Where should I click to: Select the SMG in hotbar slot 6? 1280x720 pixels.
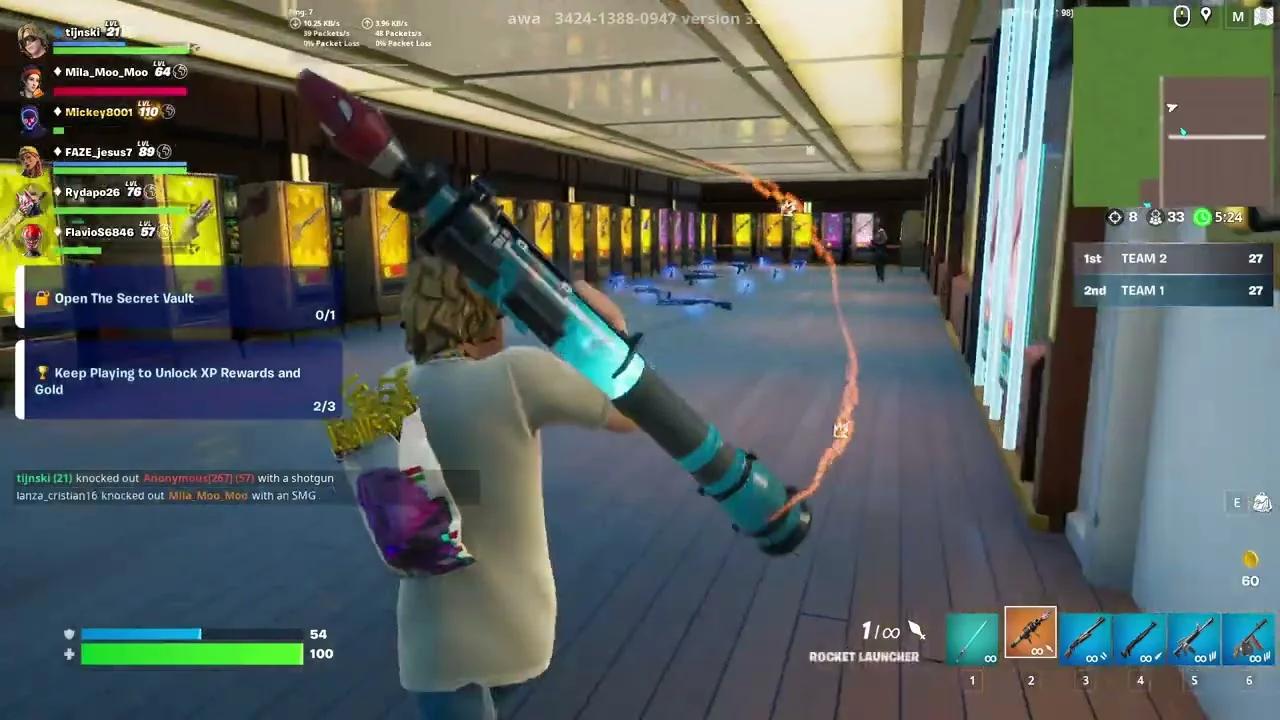(x=1248, y=637)
